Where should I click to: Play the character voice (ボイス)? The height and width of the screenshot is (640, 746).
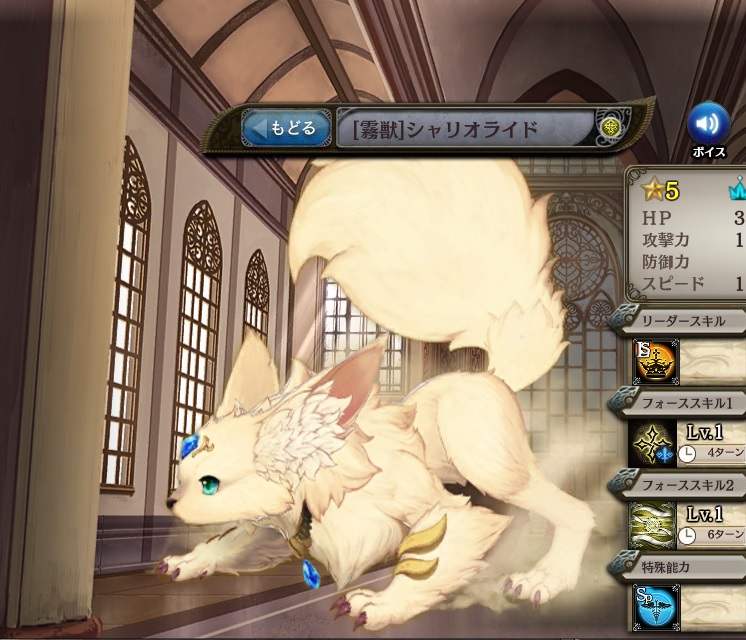pos(708,124)
